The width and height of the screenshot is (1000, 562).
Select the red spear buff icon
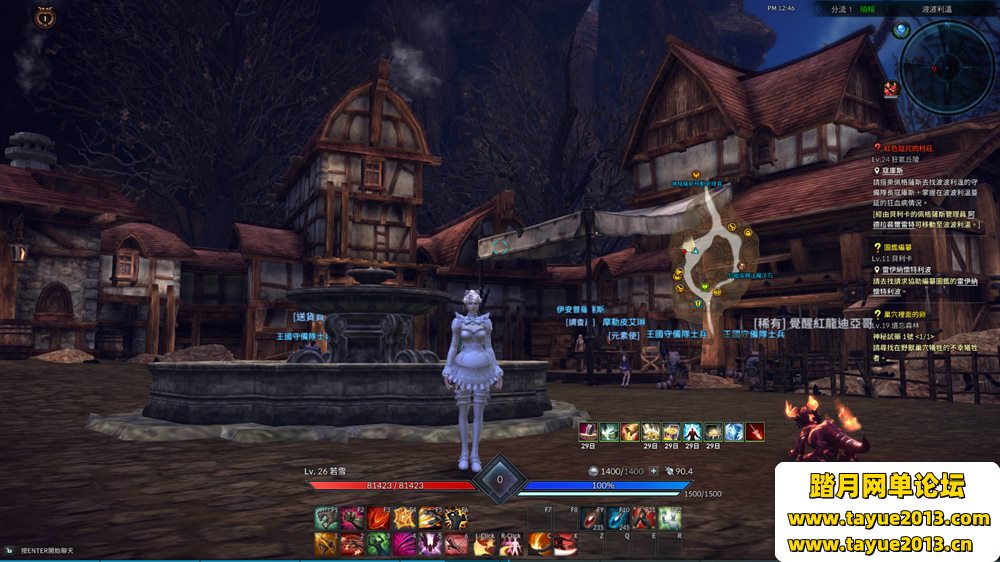click(x=758, y=432)
